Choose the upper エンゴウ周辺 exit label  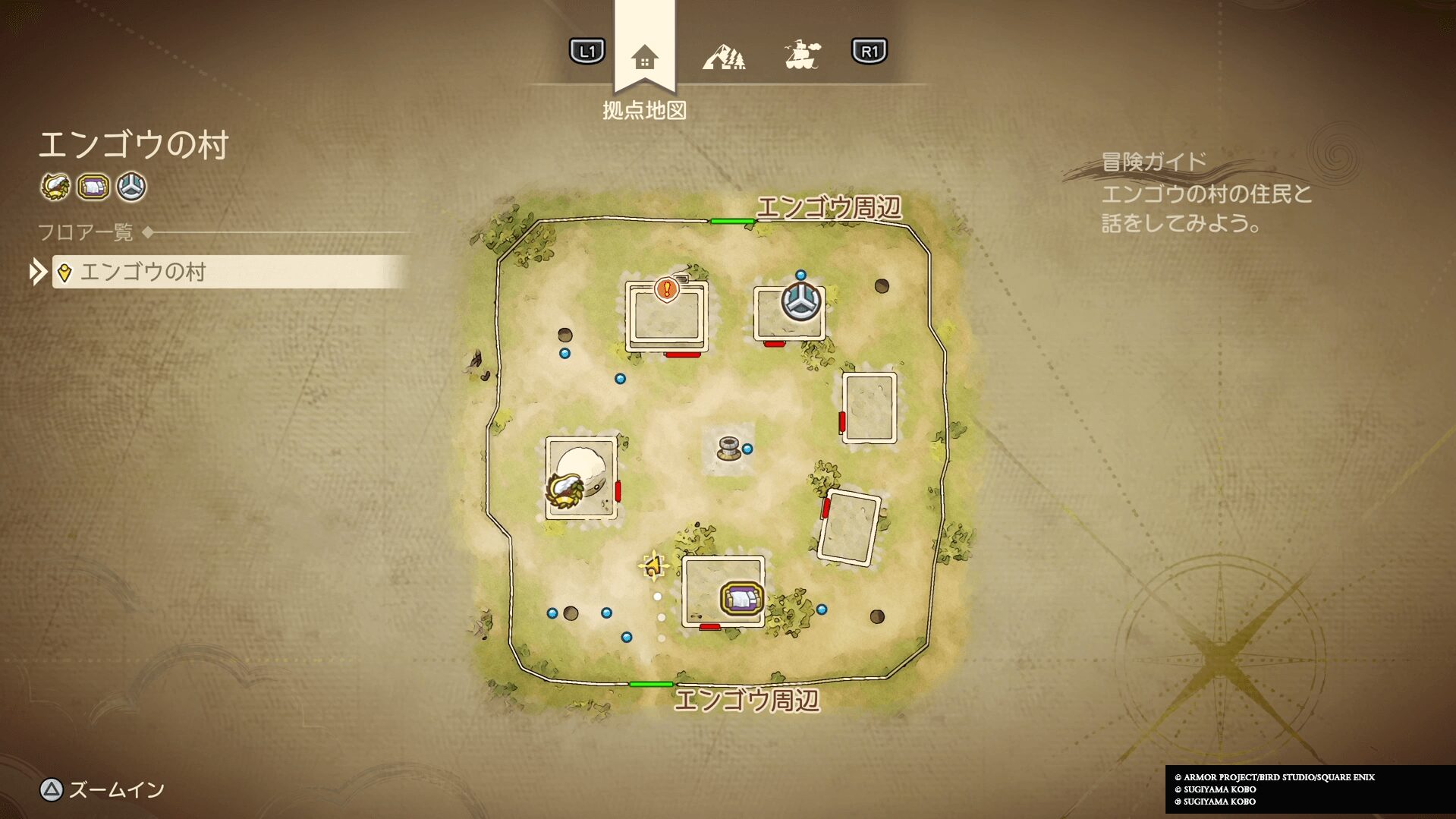point(829,207)
